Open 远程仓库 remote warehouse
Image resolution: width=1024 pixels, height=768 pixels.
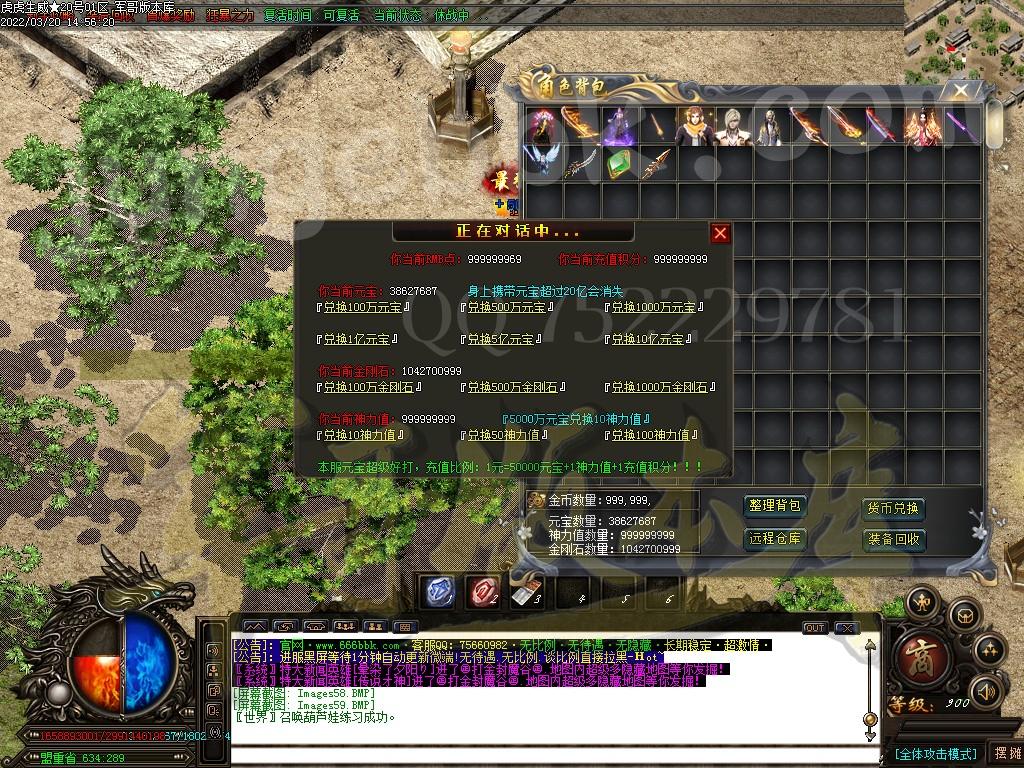coord(775,539)
